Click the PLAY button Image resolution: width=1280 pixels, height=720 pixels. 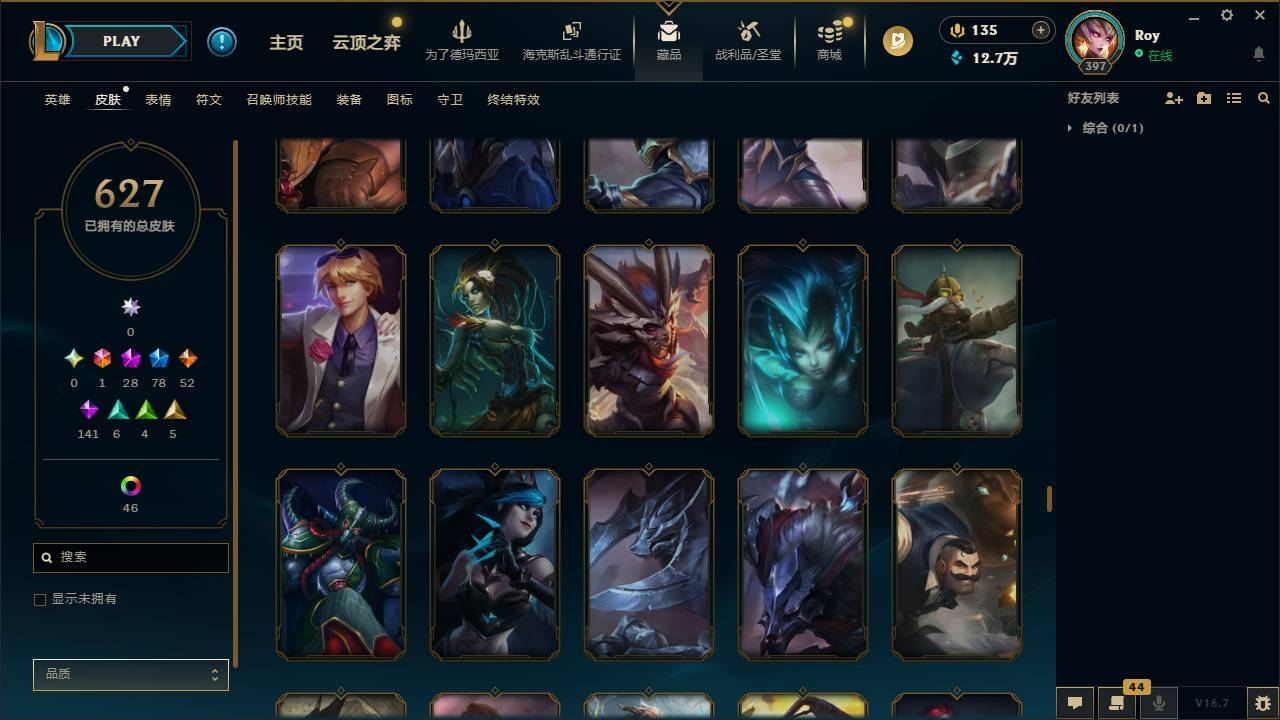point(121,41)
